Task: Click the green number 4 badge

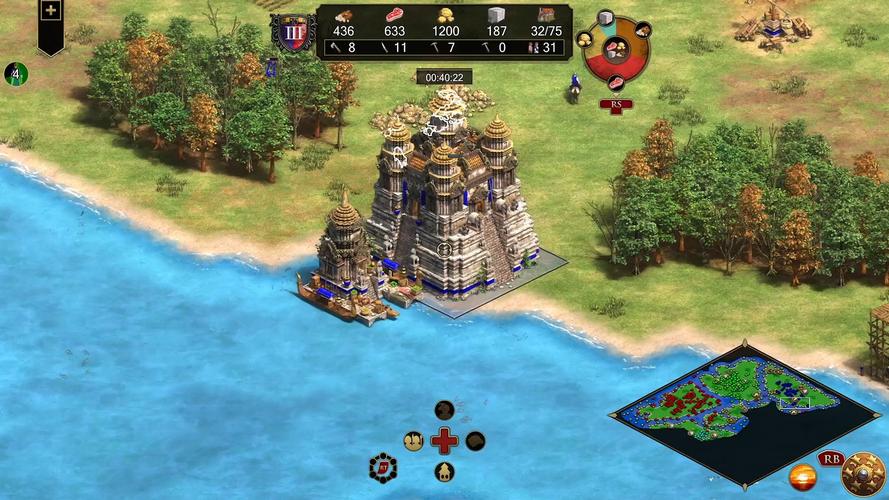Action: coord(15,73)
